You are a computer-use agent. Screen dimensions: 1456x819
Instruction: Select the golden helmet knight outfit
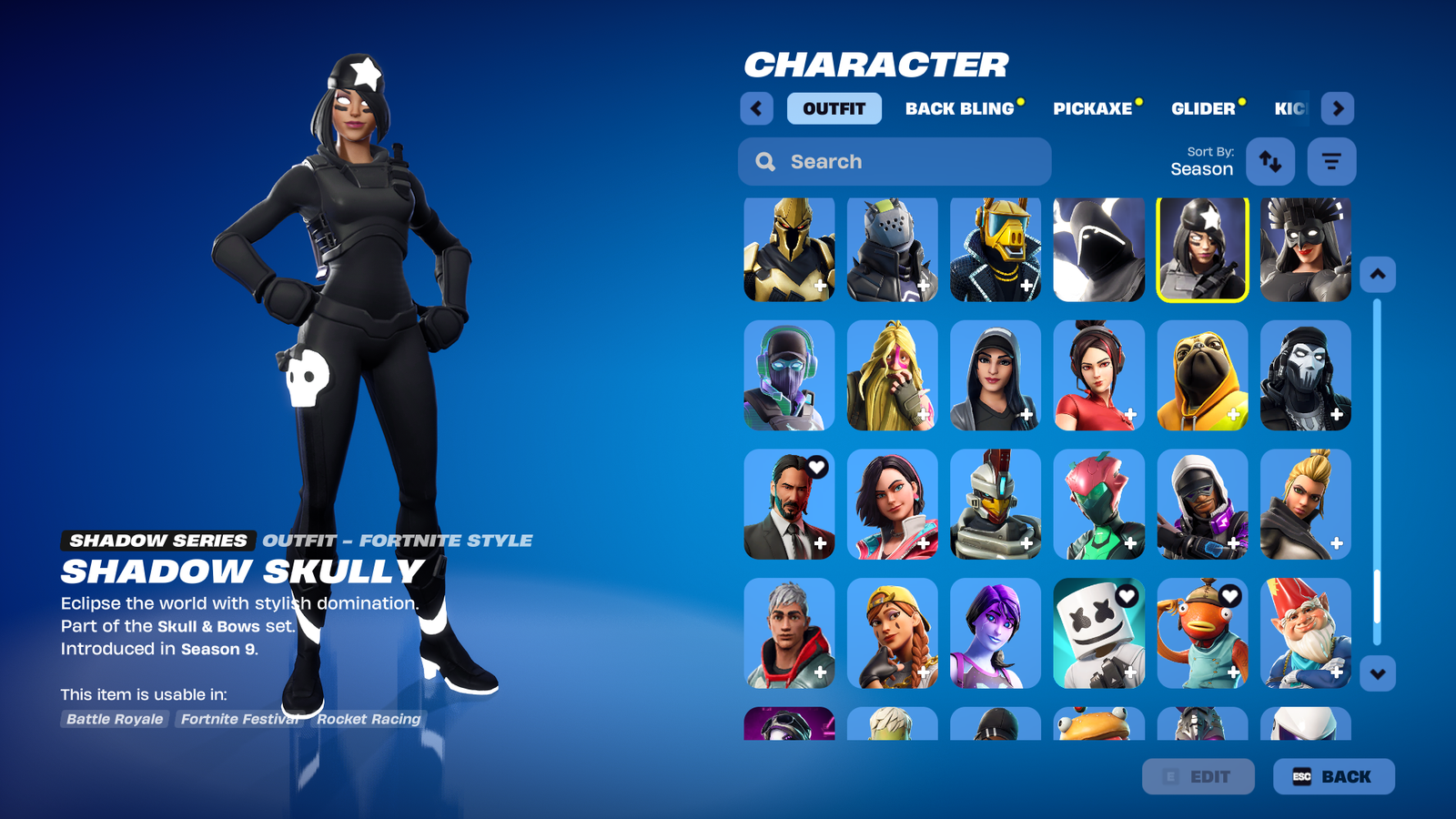pos(789,249)
